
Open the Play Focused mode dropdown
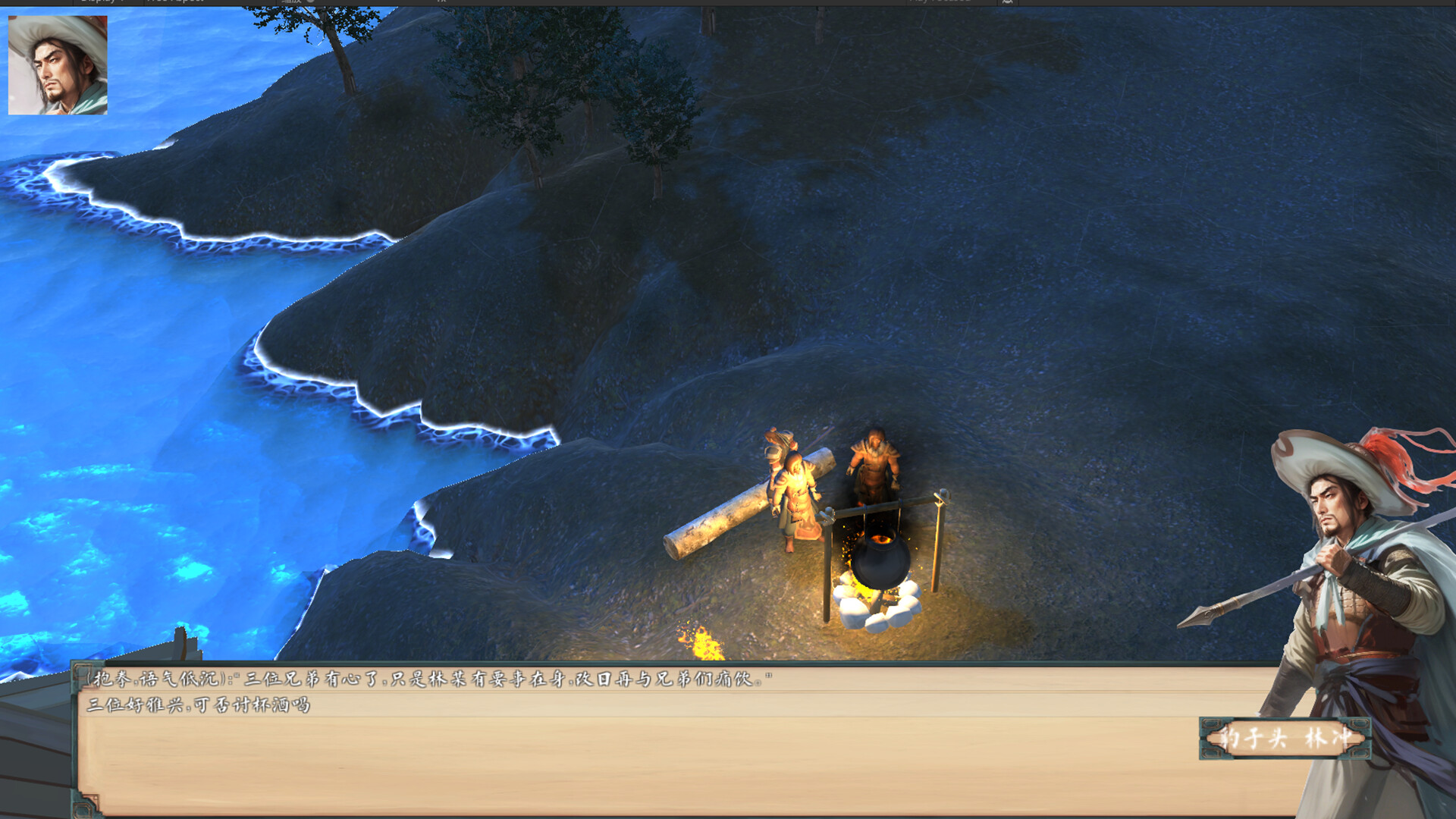940,3
